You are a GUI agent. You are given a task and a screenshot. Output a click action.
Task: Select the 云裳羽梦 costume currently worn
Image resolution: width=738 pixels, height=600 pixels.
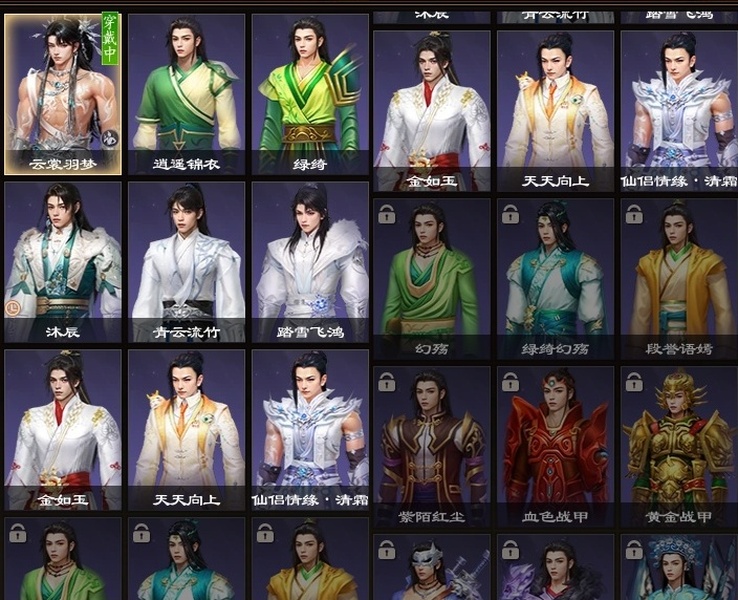[x=63, y=94]
